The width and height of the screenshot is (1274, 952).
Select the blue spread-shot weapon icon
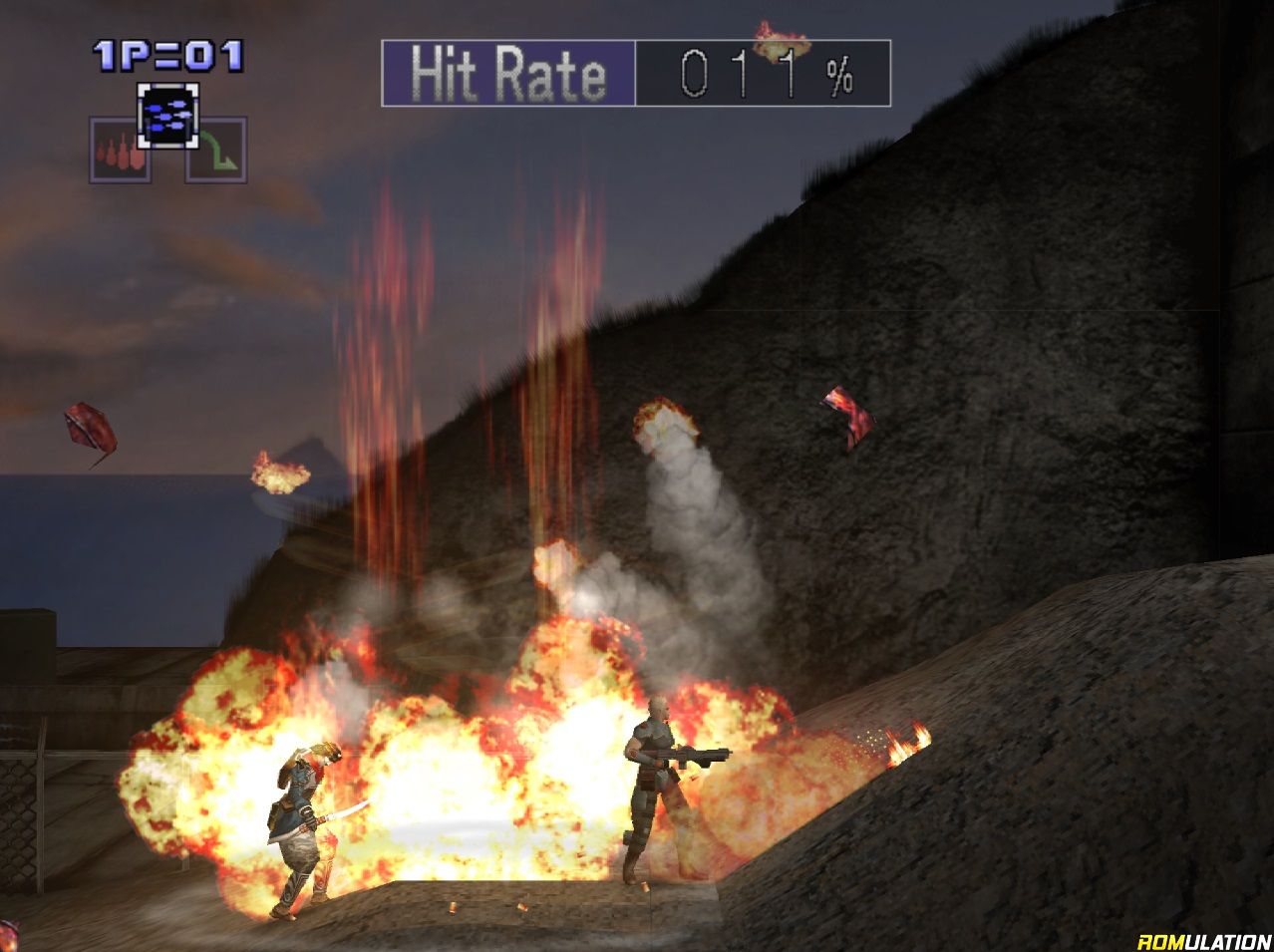(166, 116)
